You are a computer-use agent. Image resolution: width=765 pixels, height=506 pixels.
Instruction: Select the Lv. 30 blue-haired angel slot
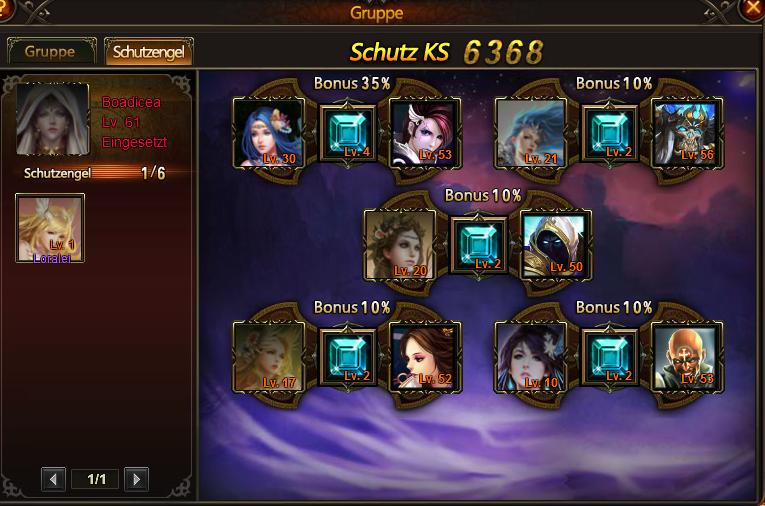click(x=269, y=133)
